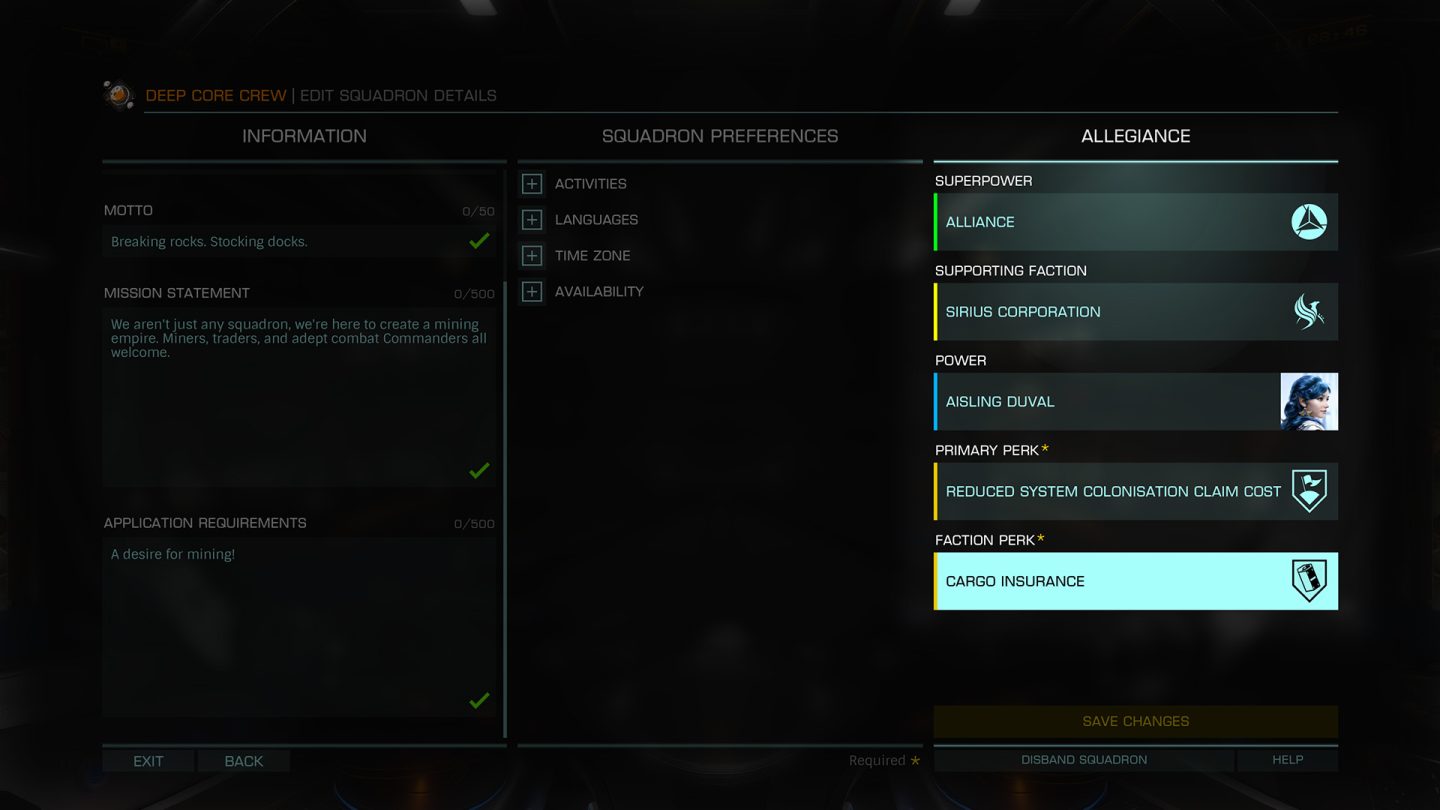Select the Aisling Duval power row
The image size is (1440, 810).
(x=1136, y=402)
